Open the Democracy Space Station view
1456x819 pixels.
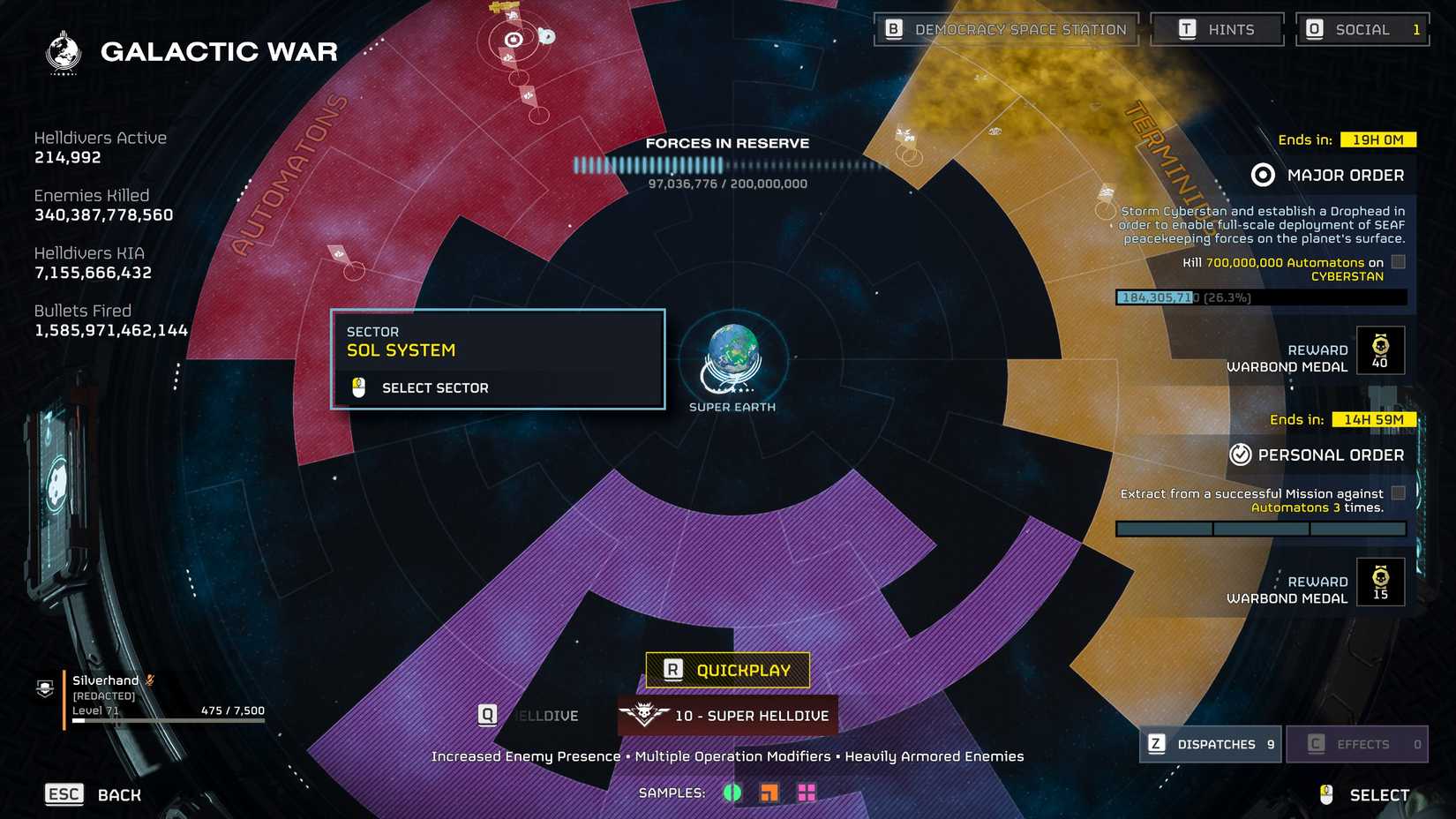(x=1005, y=28)
